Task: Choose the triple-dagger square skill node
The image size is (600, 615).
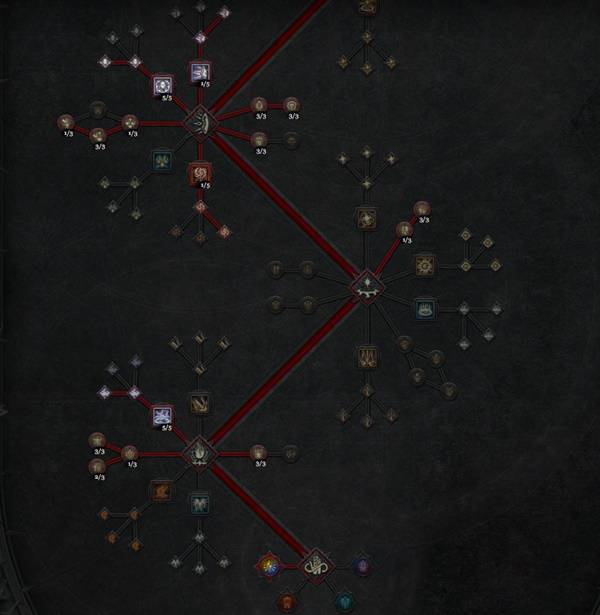Action: coord(366,355)
